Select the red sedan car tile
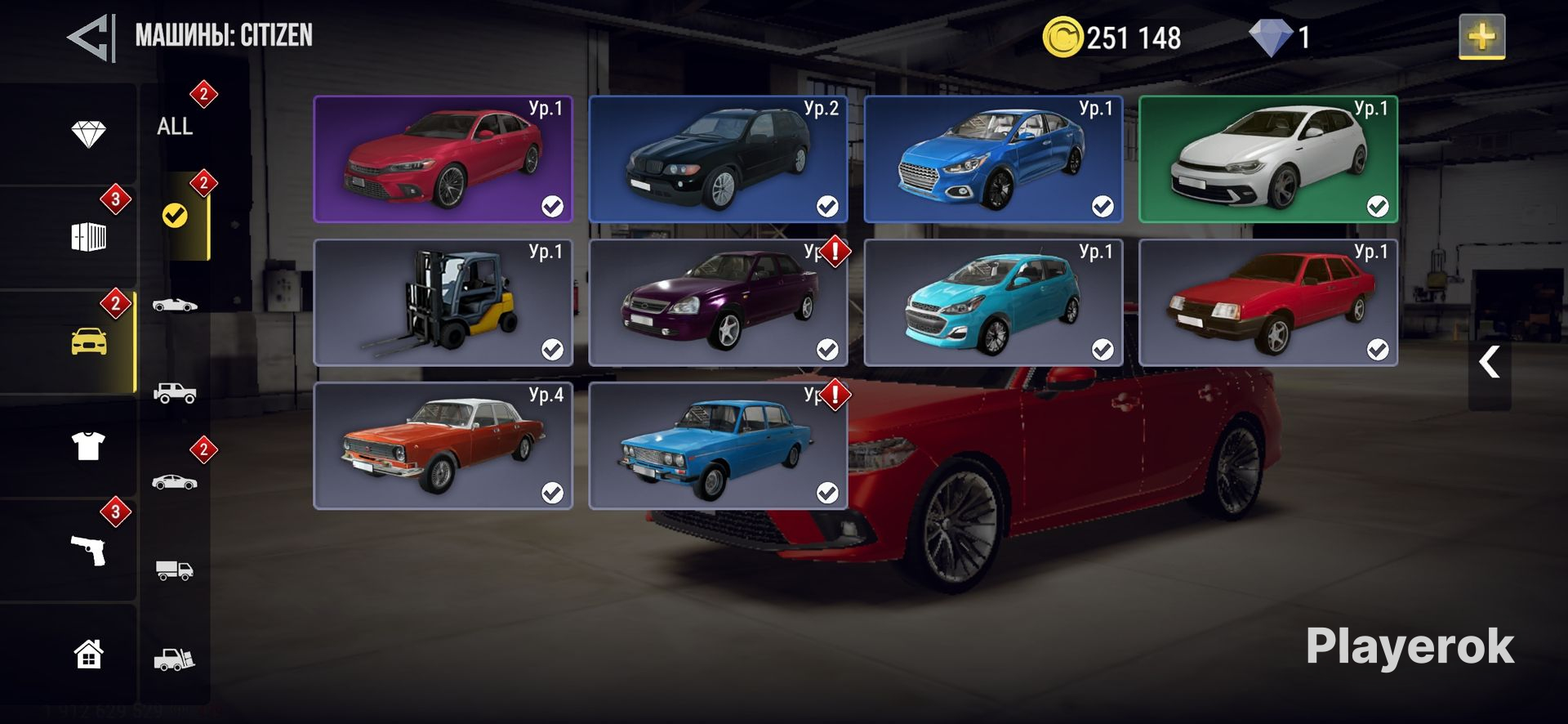The image size is (1568, 724). (x=443, y=159)
